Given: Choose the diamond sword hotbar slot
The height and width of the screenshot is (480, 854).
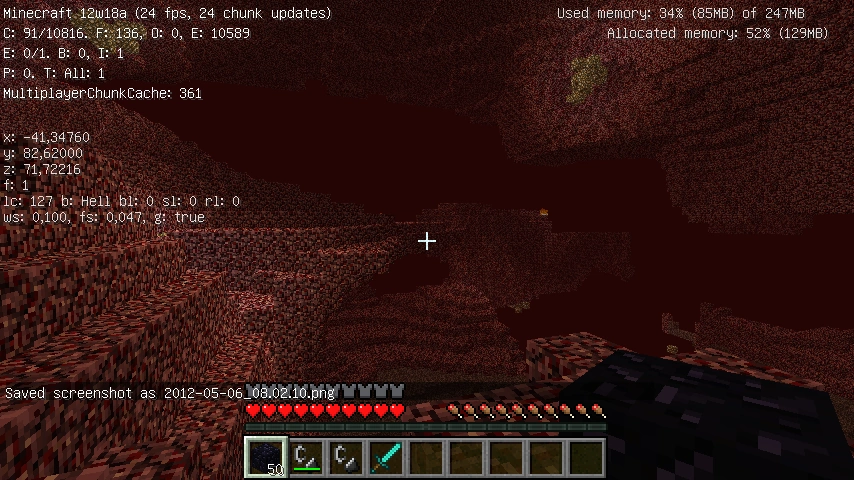Looking at the screenshot, I should (x=386, y=457).
